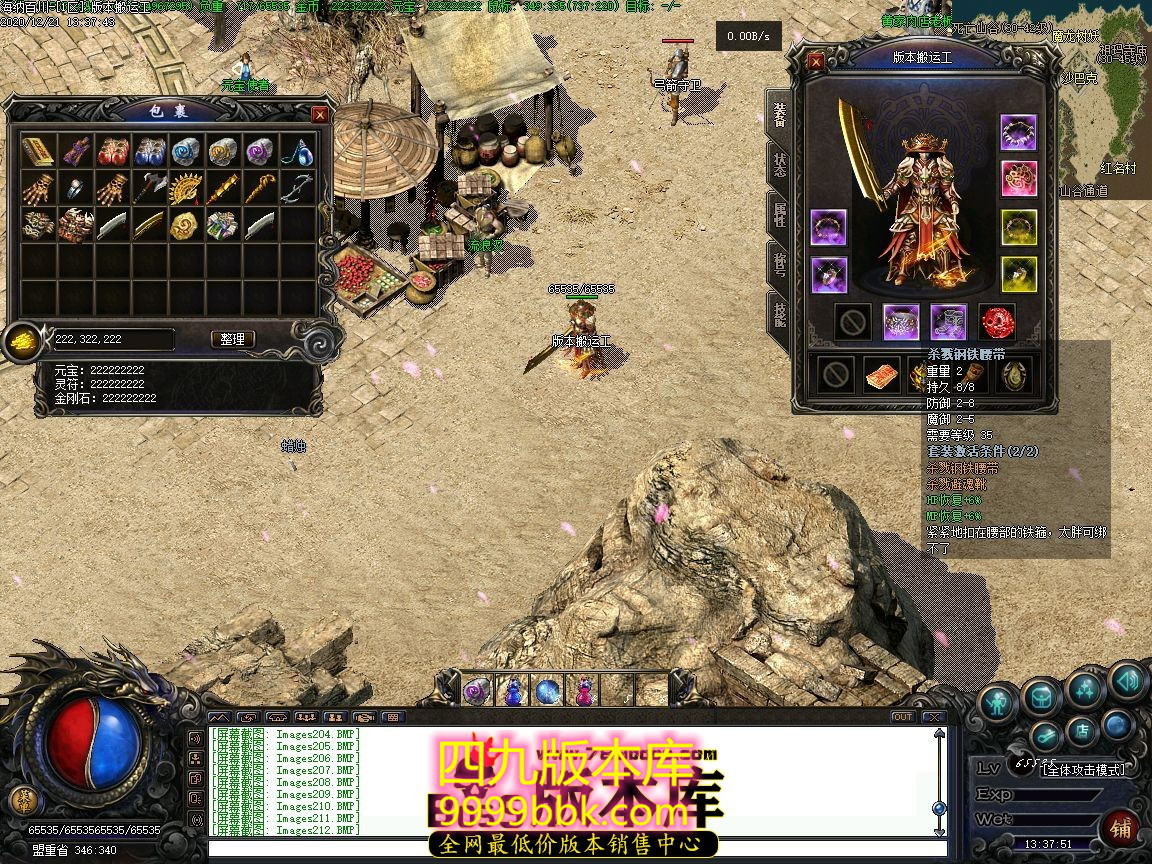Select the red orb equipment slot
1152x864 pixels.
click(996, 322)
